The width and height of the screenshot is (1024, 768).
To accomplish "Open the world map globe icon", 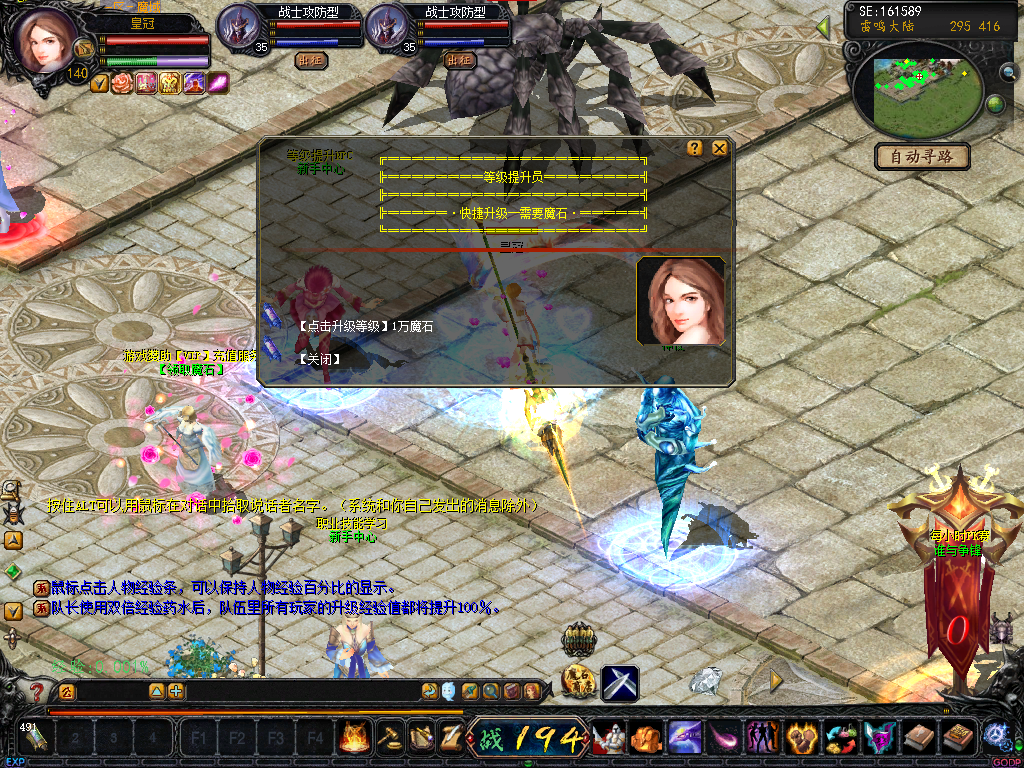I will tap(995, 103).
